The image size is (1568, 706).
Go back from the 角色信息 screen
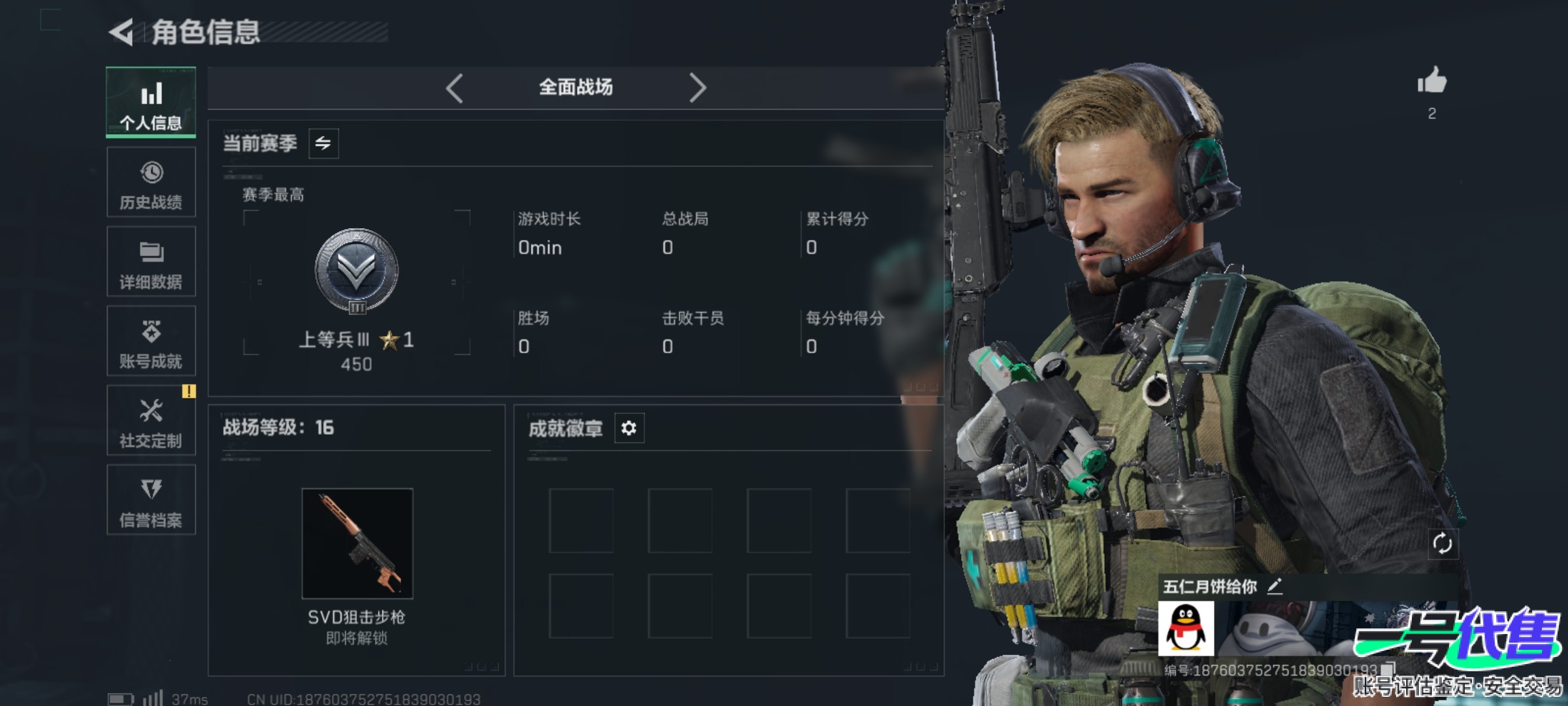click(x=122, y=32)
